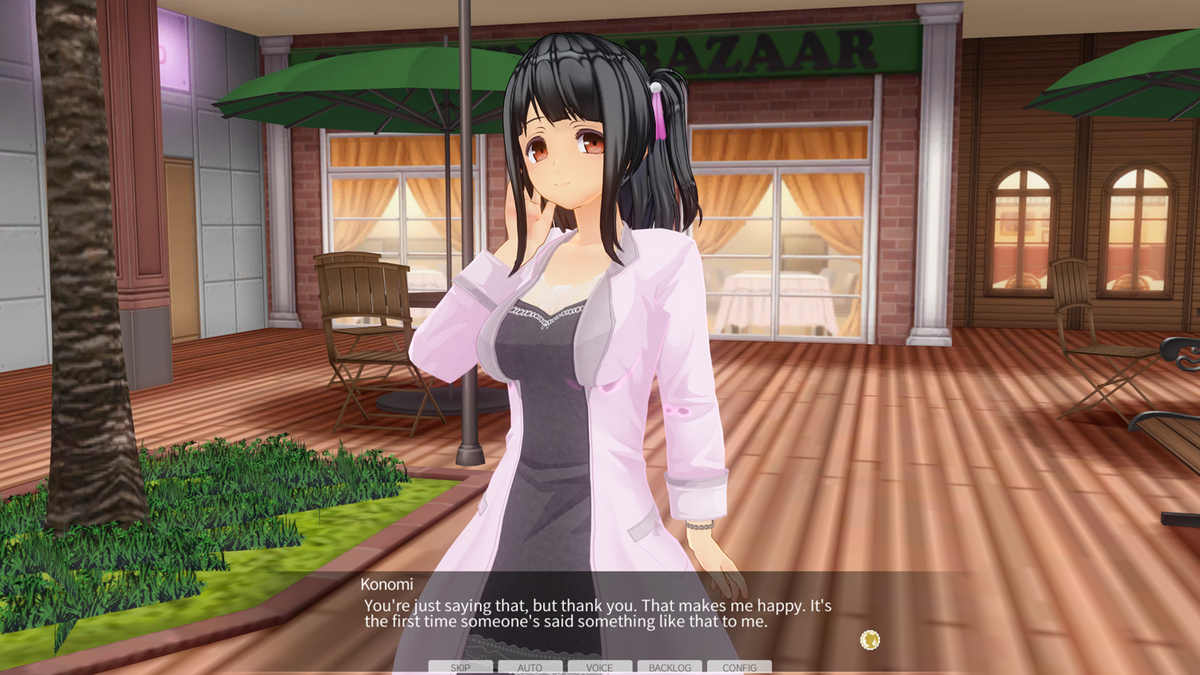Viewport: 1200px width, 675px height.
Task: Replay the line with VOICE button
Action: point(600,667)
